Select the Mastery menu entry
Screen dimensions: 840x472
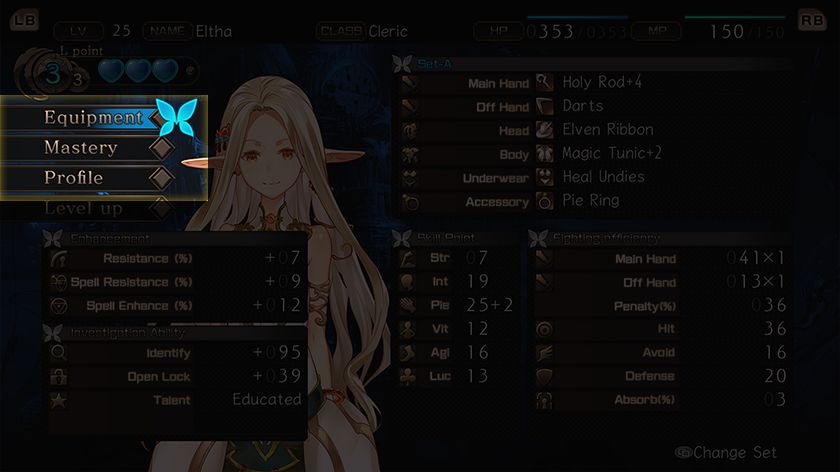(x=82, y=148)
